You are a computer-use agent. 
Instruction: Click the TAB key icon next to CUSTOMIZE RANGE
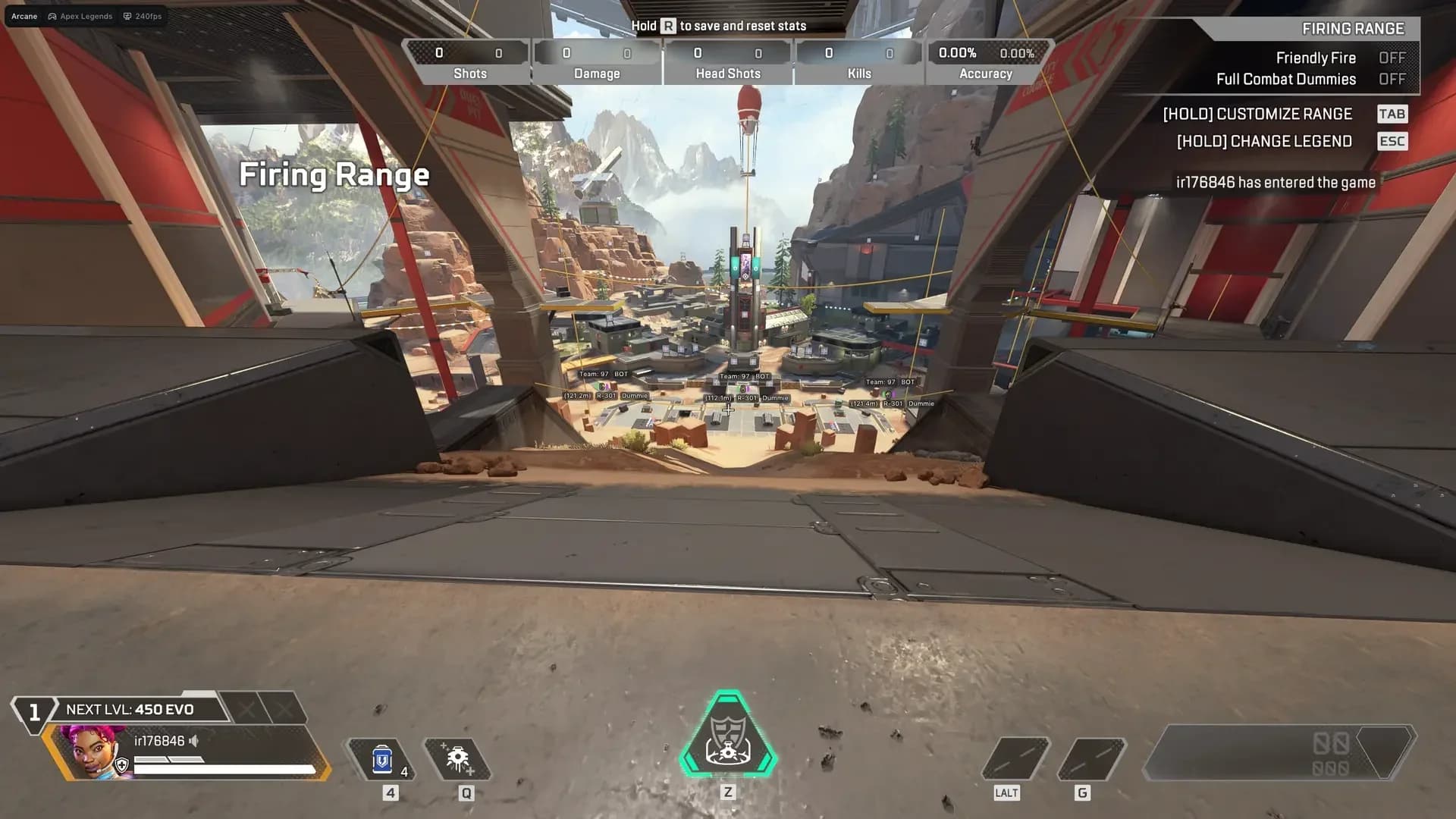pyautogui.click(x=1393, y=114)
